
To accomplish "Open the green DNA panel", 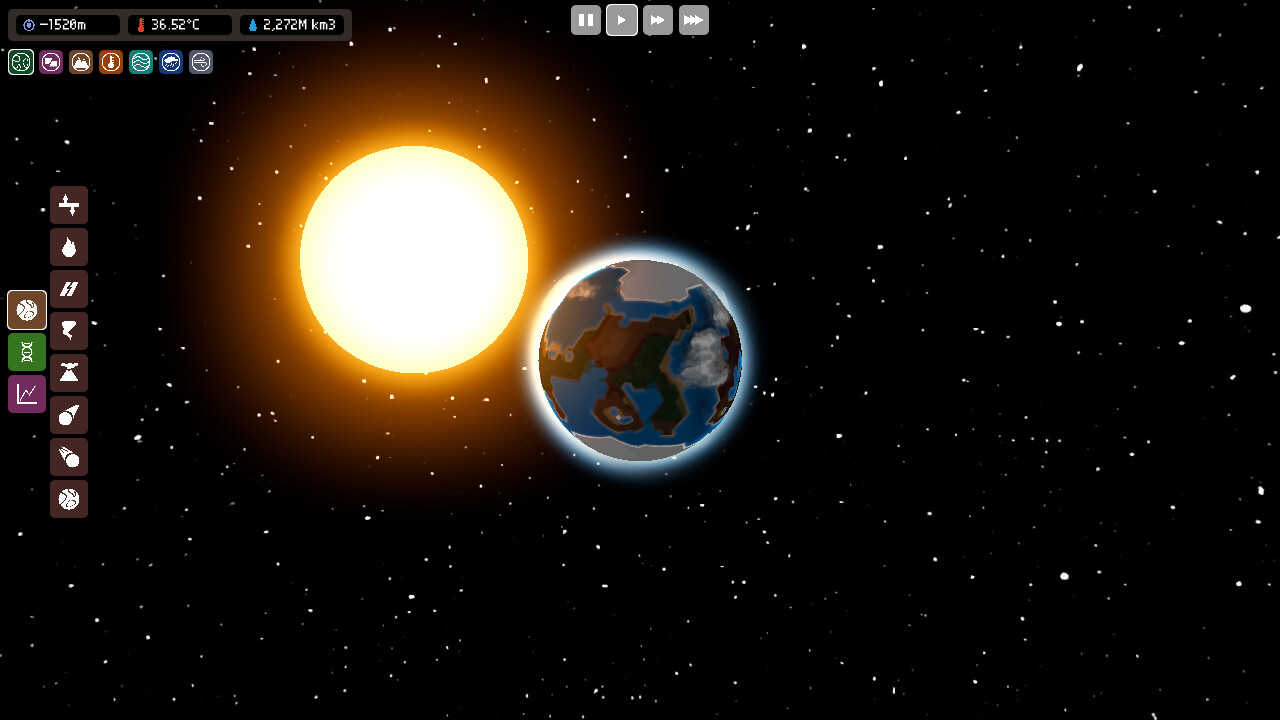I will (x=26, y=352).
